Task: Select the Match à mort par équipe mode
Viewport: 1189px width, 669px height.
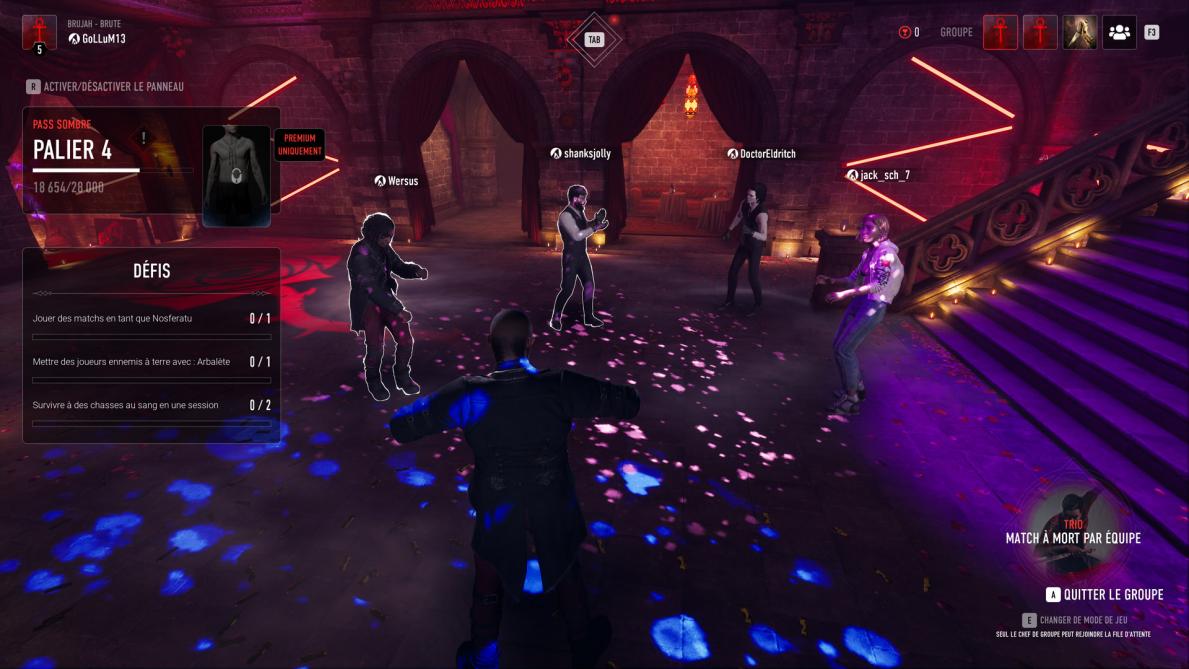Action: [x=1073, y=534]
